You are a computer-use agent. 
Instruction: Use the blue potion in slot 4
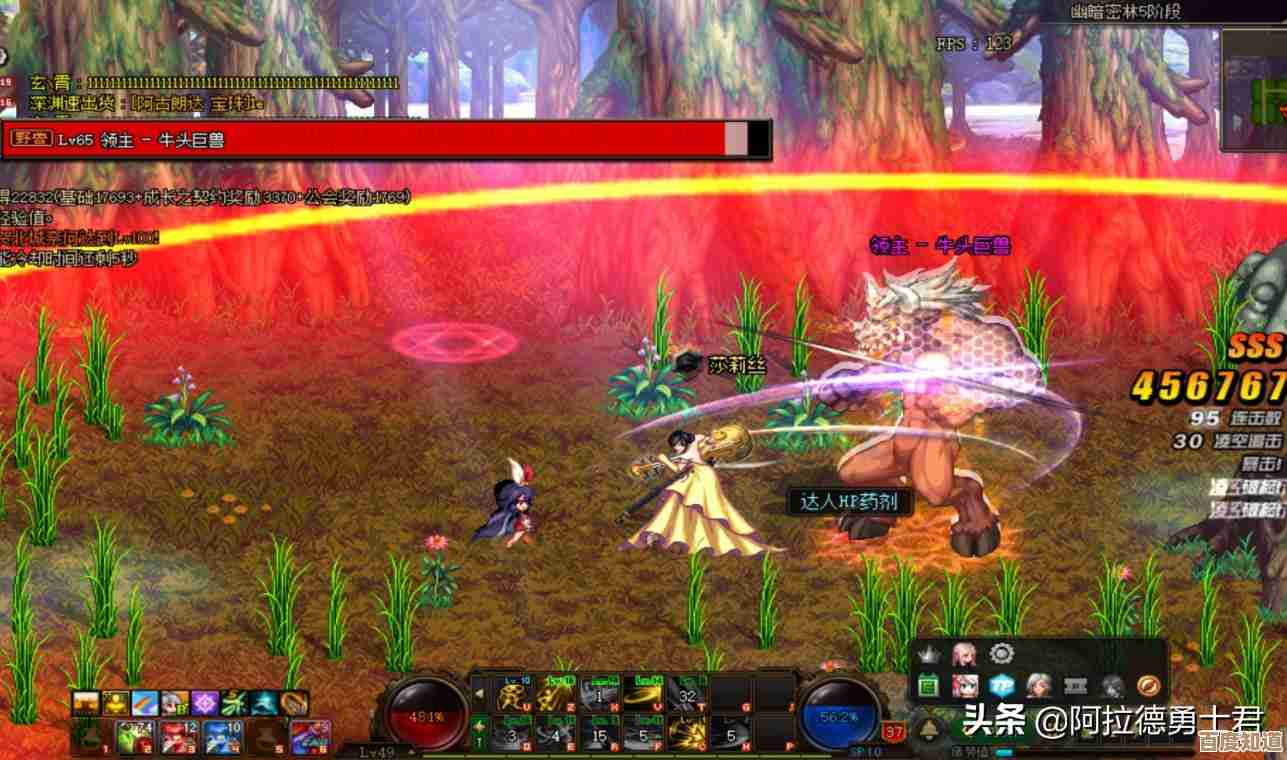[222, 737]
